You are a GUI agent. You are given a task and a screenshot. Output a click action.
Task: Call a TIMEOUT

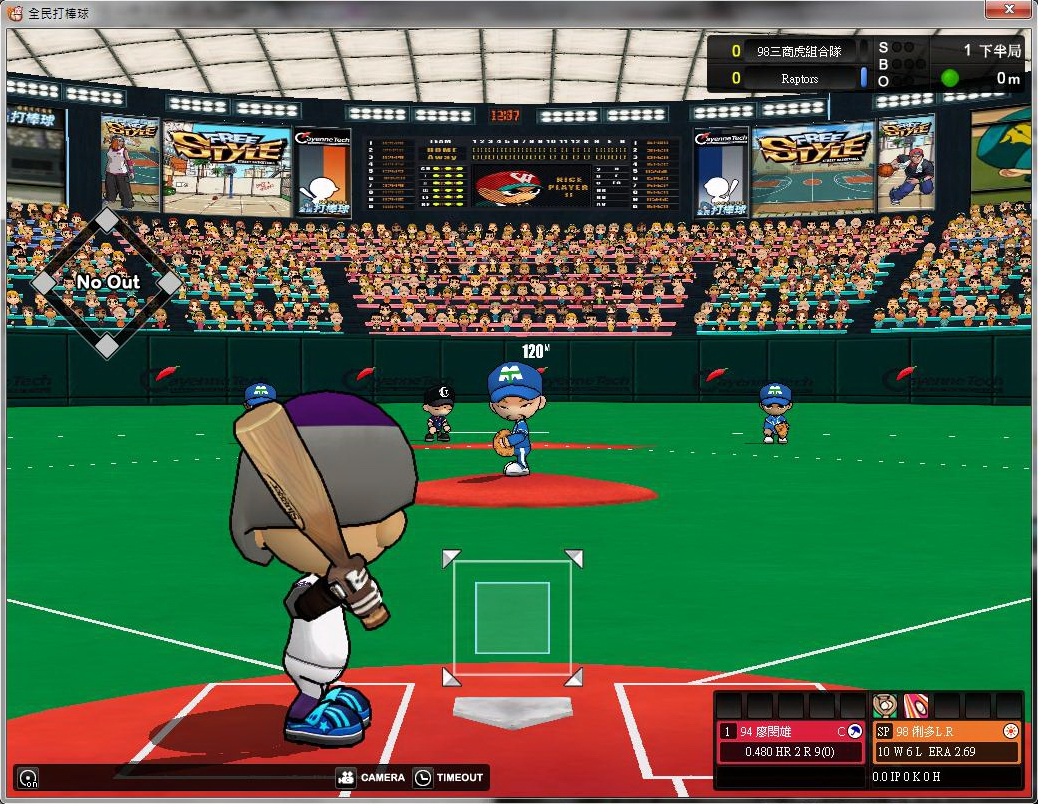448,777
